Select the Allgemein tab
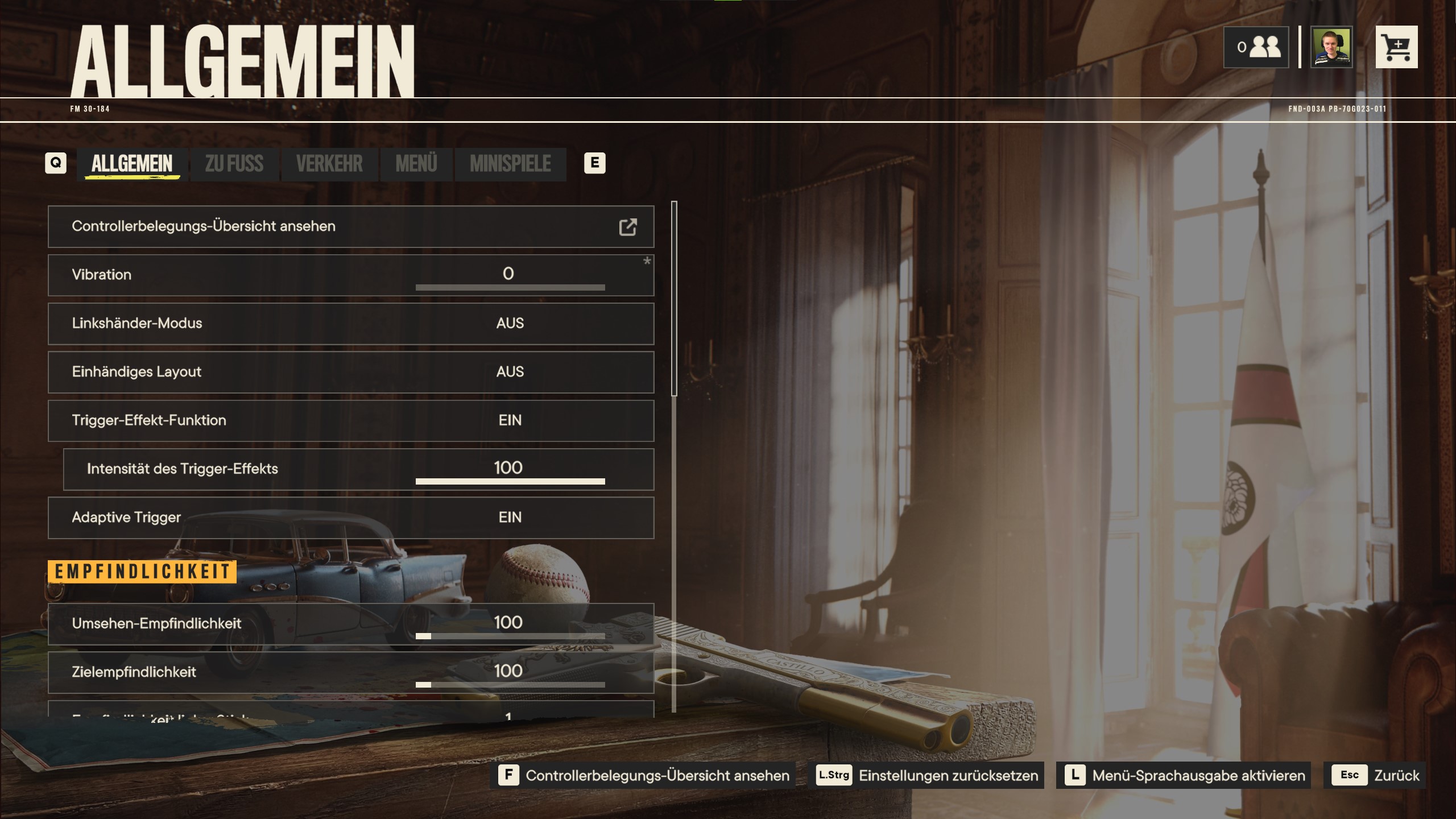The width and height of the screenshot is (1456, 819). click(x=132, y=164)
